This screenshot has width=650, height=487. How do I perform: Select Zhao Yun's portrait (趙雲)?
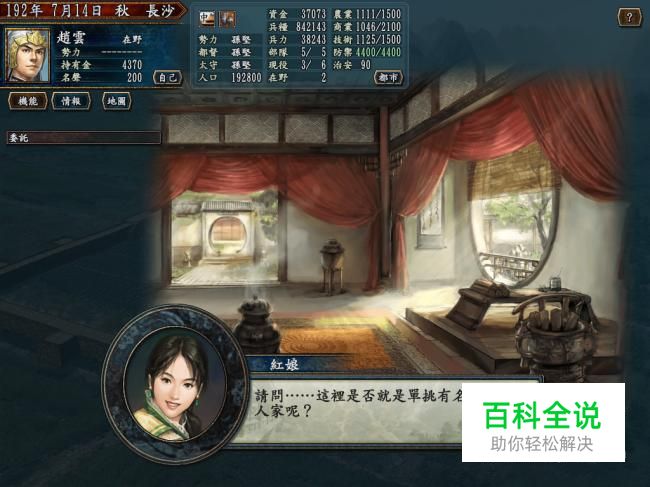click(x=27, y=56)
